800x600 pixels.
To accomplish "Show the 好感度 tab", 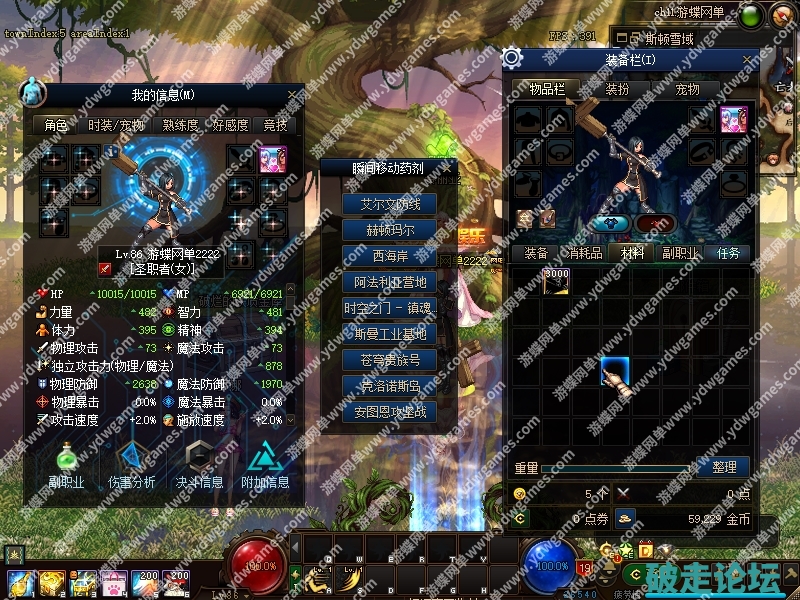I will pyautogui.click(x=229, y=126).
